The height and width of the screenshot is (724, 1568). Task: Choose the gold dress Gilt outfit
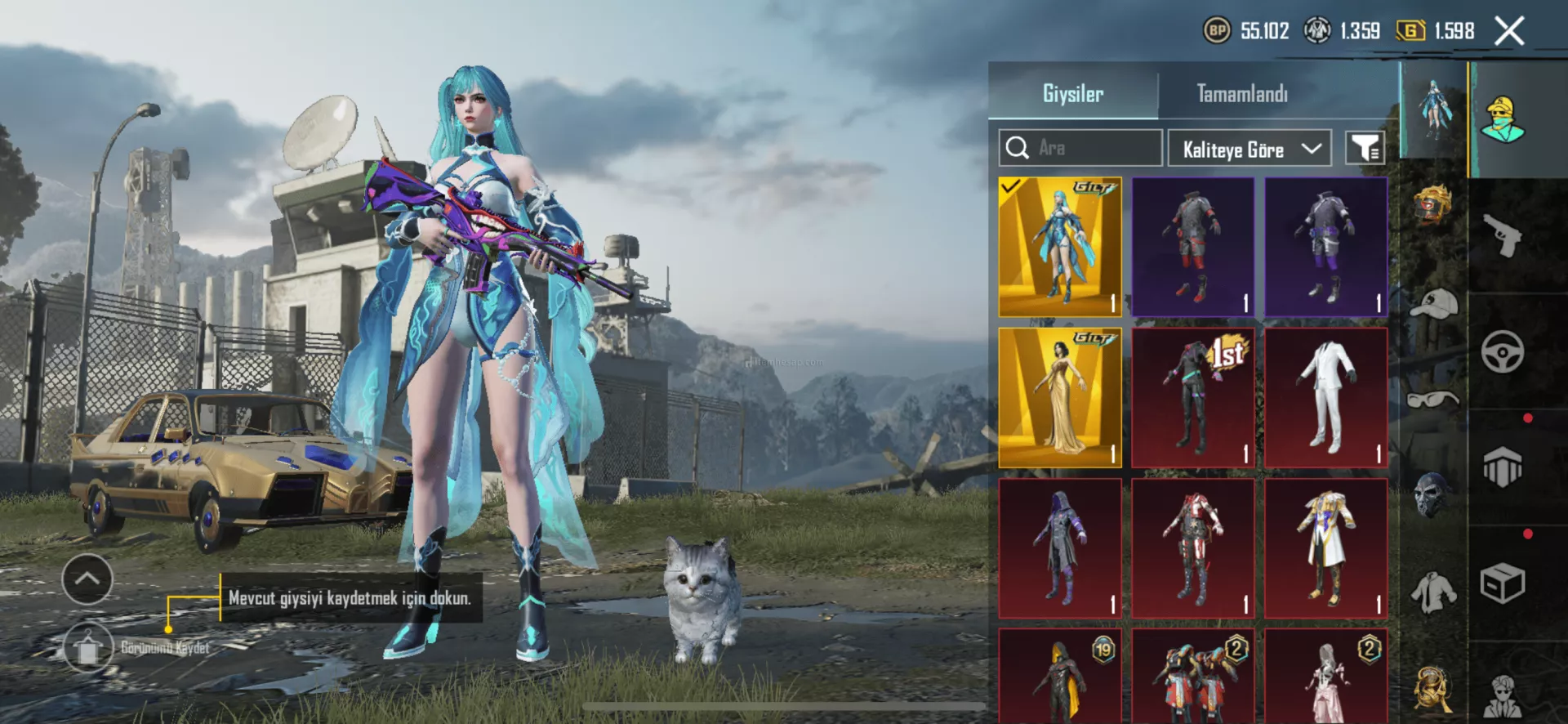pos(1060,398)
